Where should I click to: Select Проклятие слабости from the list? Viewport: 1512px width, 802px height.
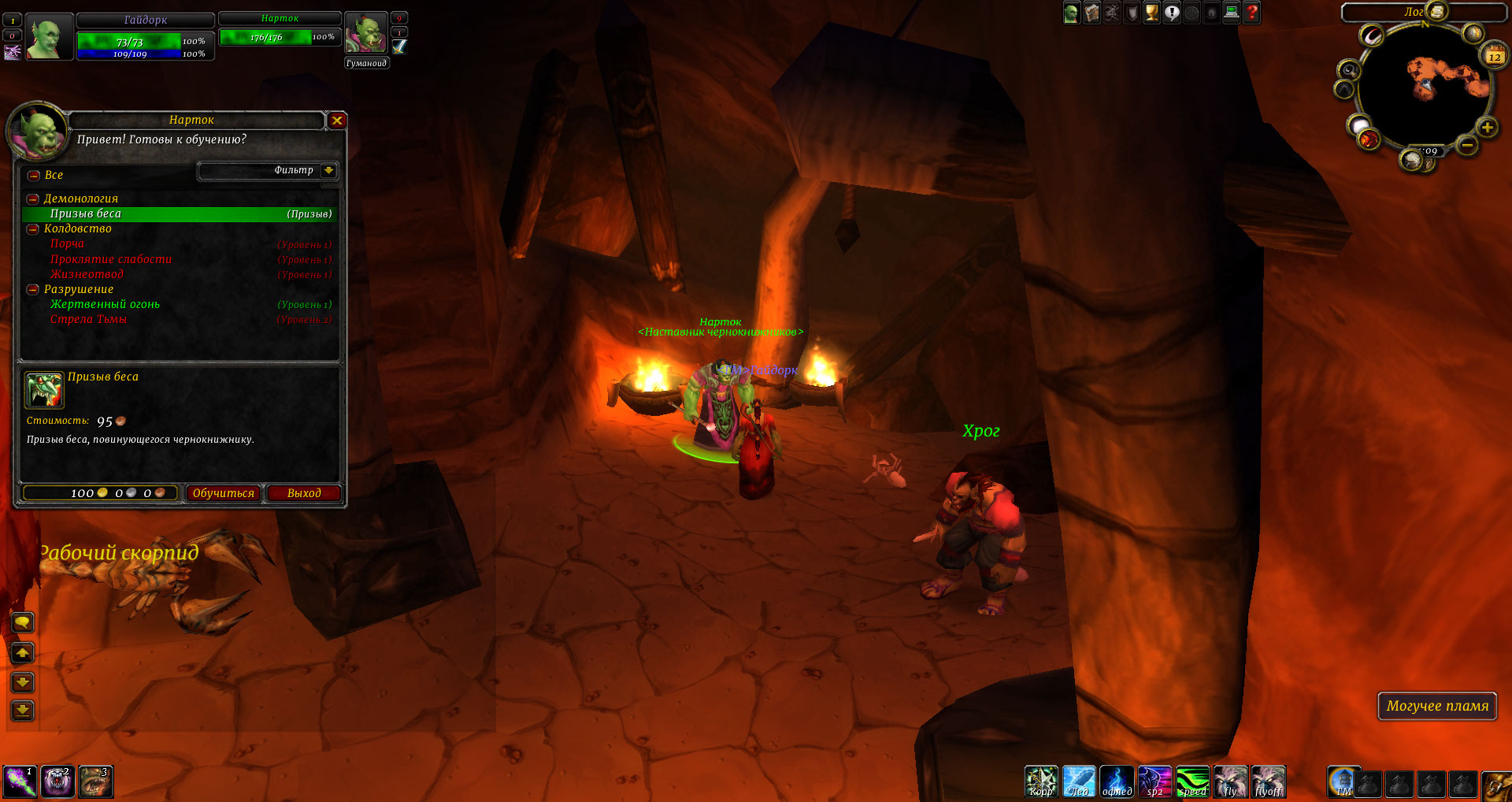click(x=111, y=259)
